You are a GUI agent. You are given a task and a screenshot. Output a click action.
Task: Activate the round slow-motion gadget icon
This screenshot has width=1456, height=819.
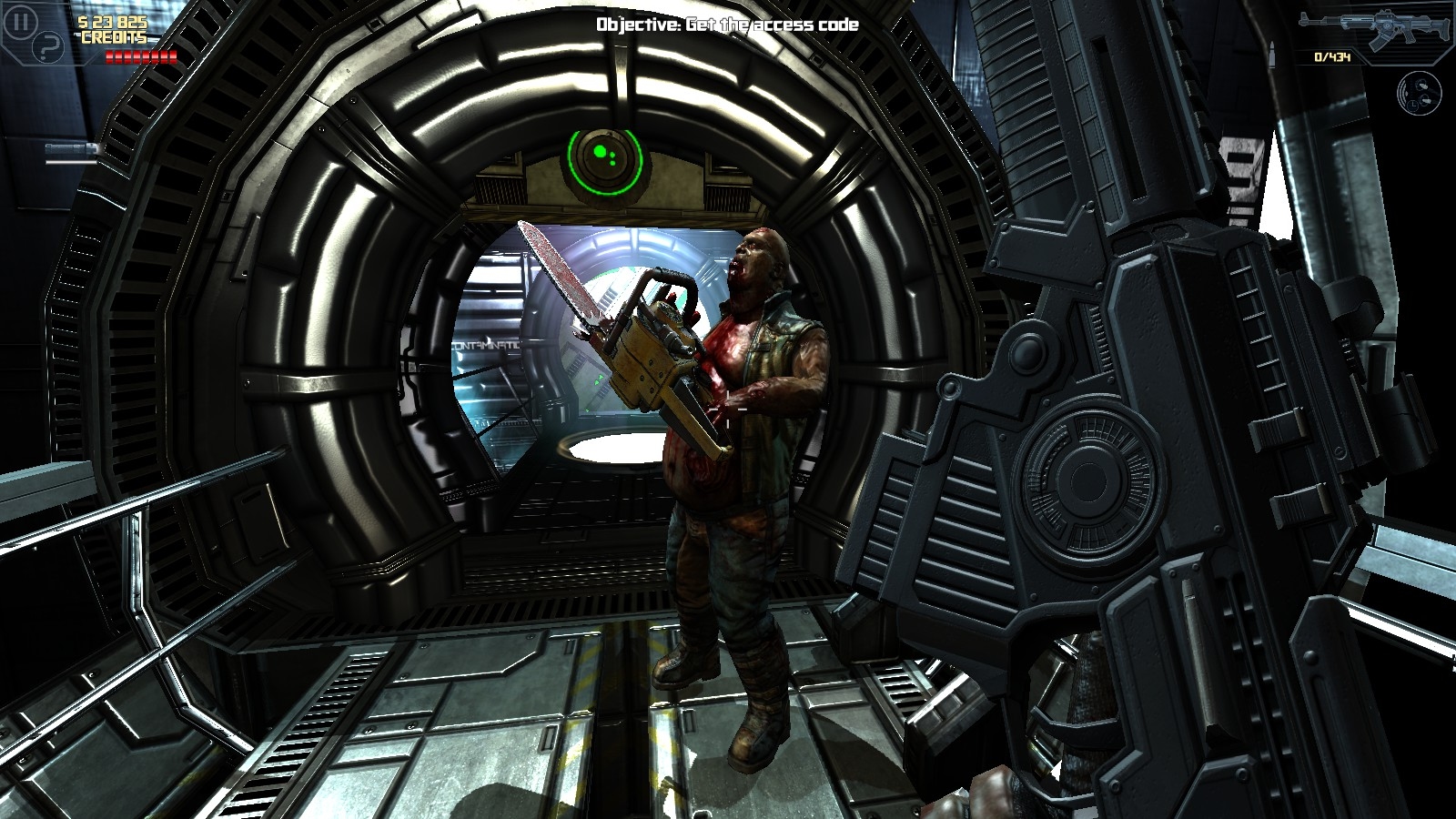[x=1420, y=94]
